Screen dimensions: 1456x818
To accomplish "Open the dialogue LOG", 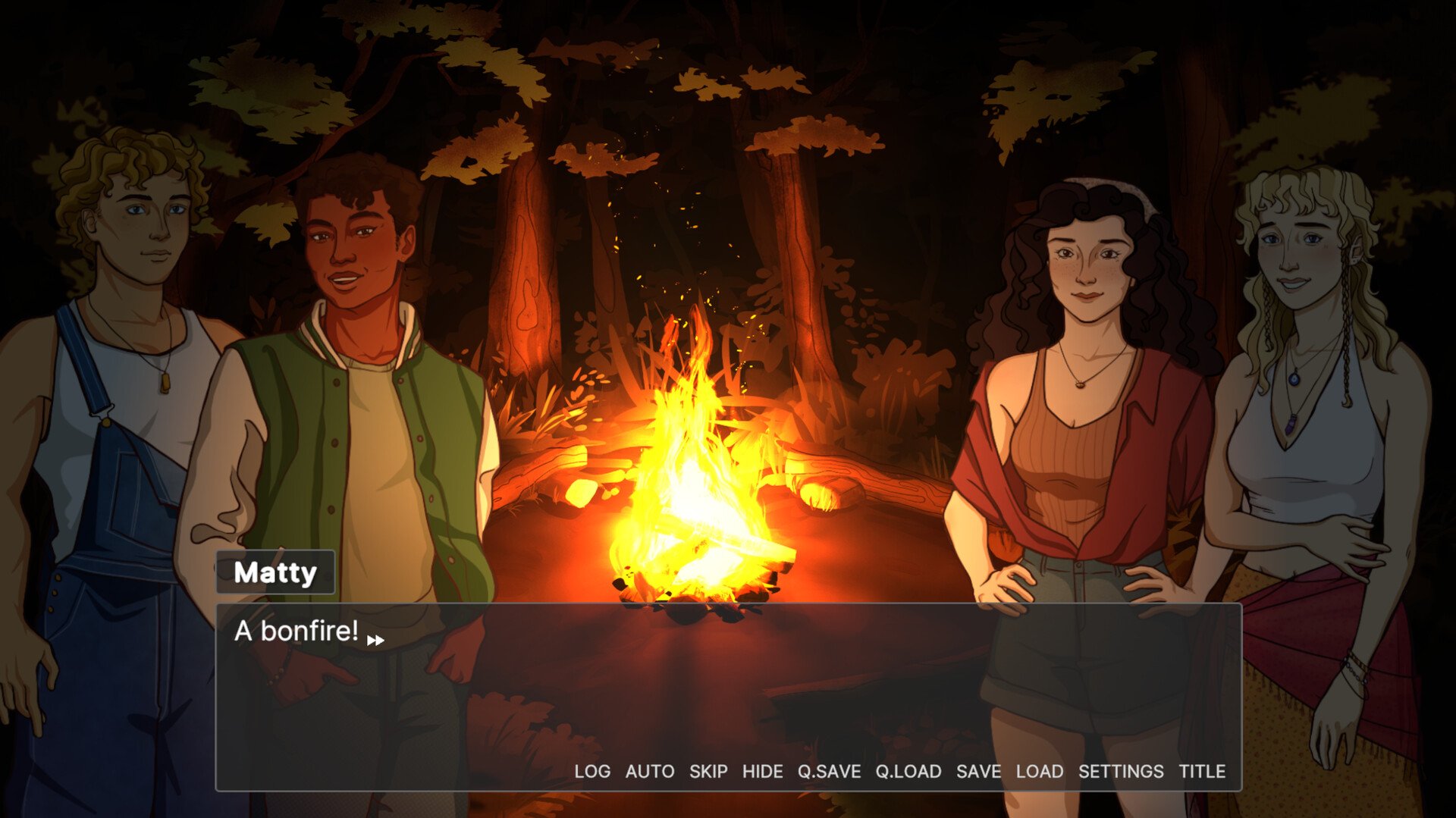I will pyautogui.click(x=591, y=771).
